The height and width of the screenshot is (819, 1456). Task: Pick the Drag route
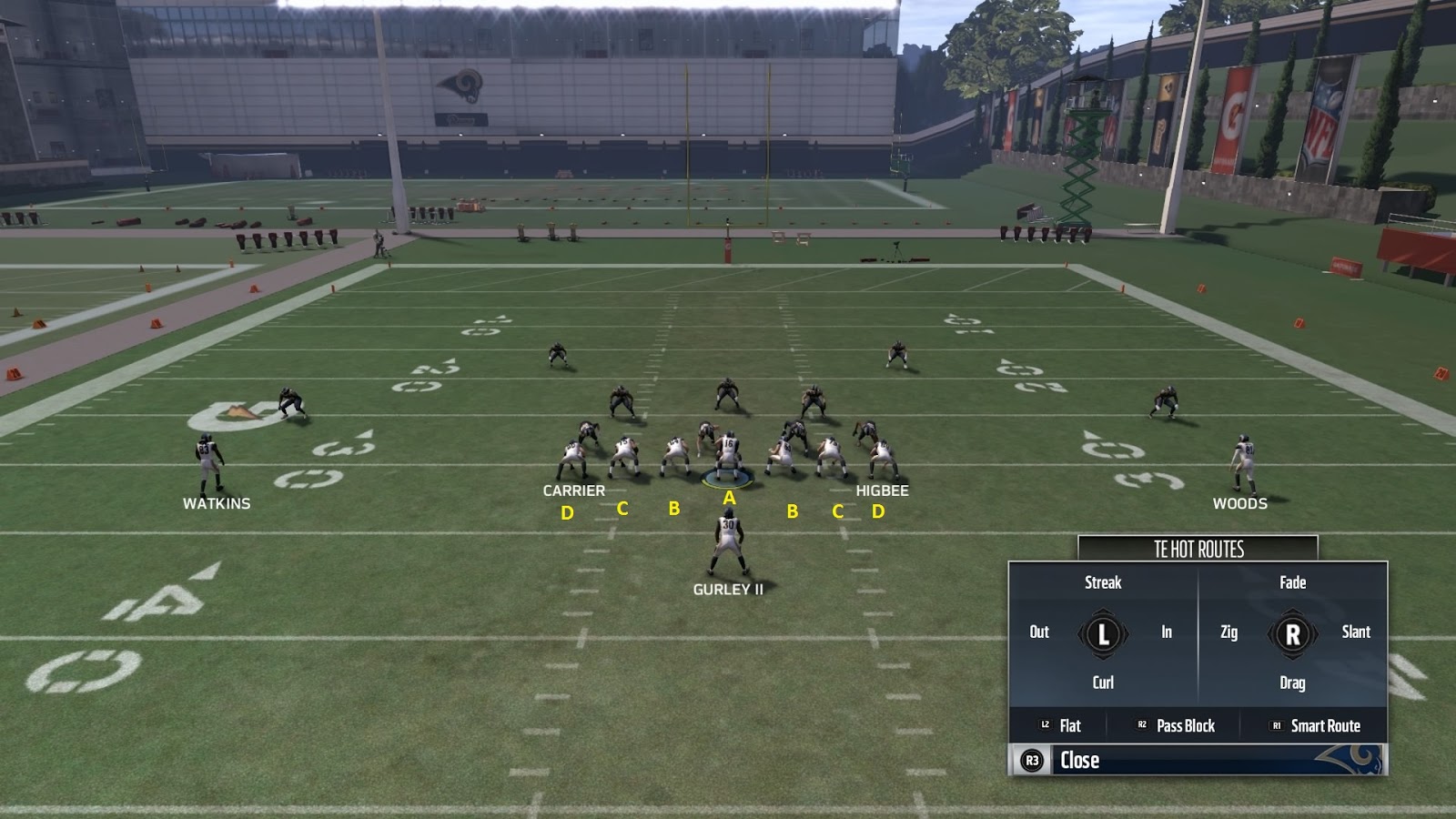click(1293, 682)
